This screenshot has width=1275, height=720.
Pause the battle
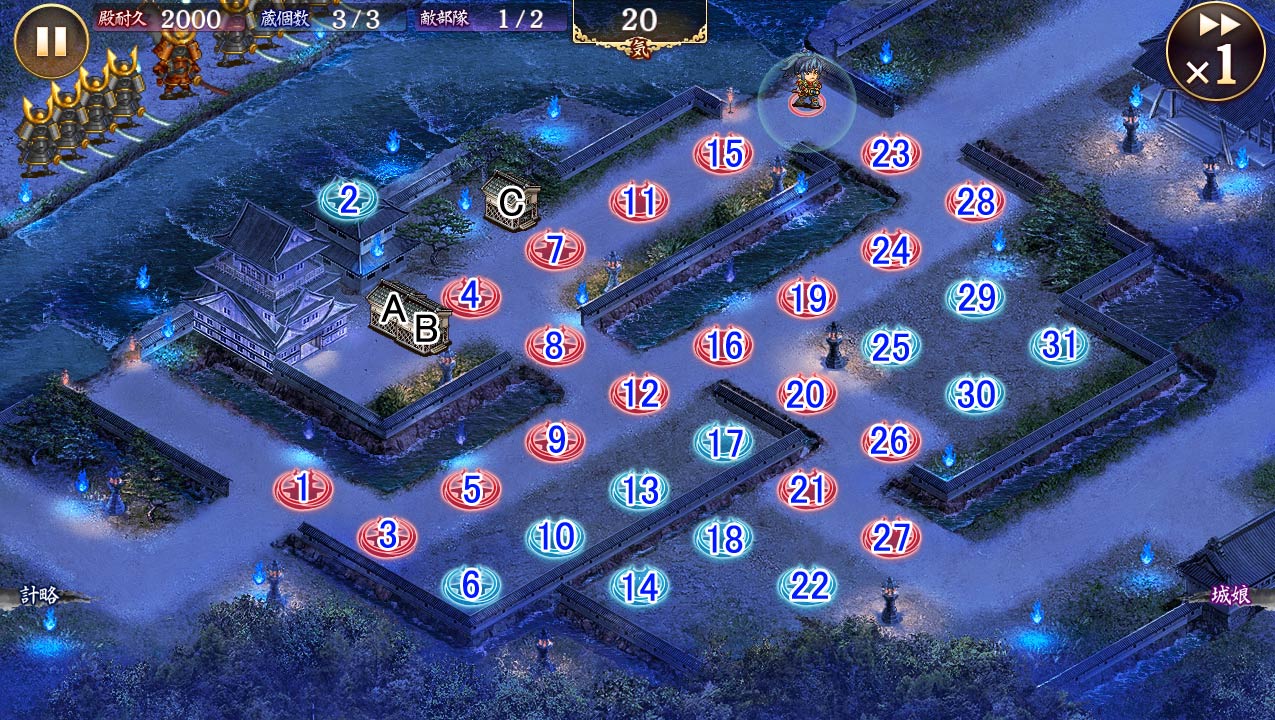pos(51,42)
